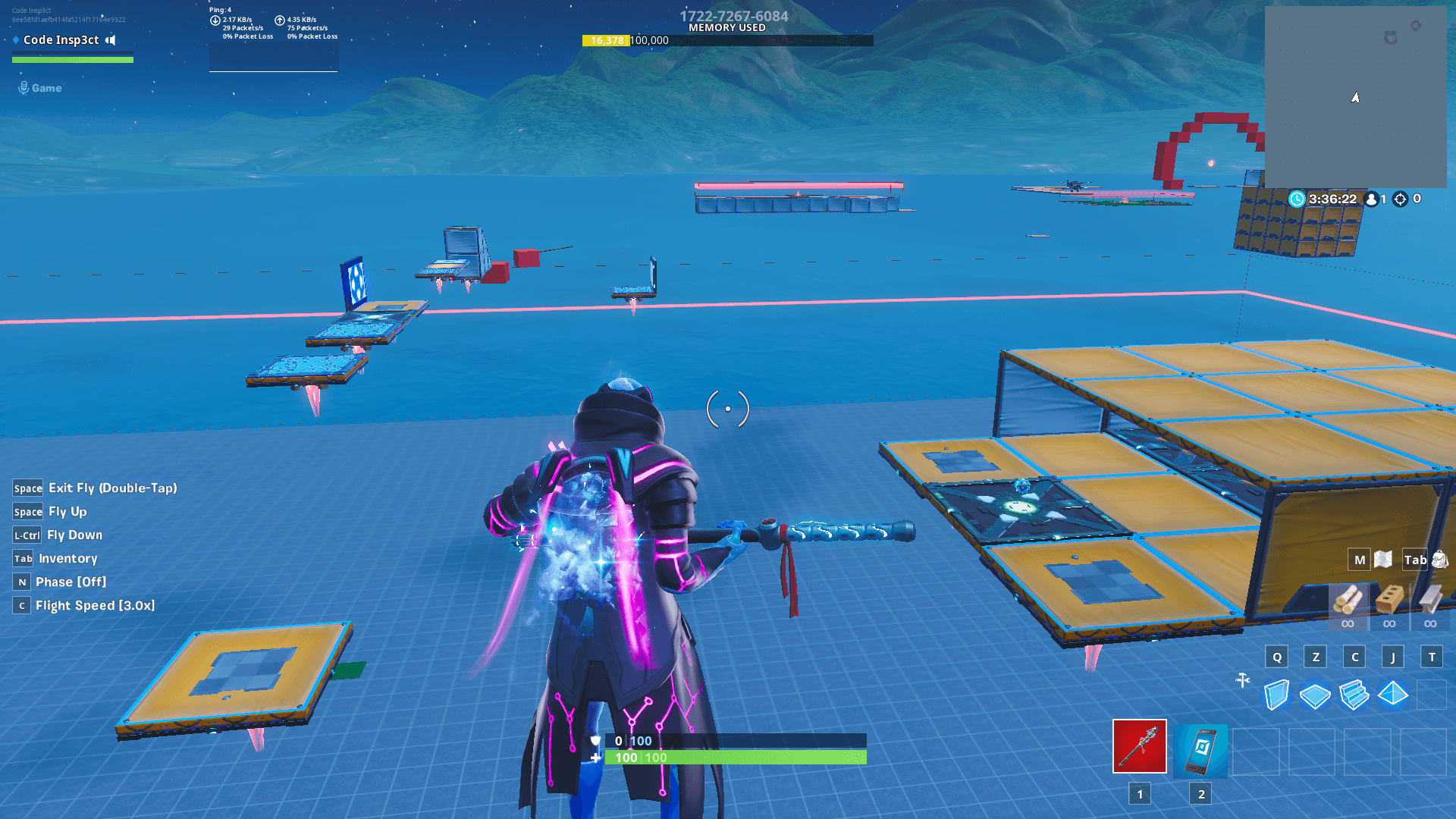
Task: Equip the phone device in hotbar slot 2
Action: pyautogui.click(x=1201, y=751)
